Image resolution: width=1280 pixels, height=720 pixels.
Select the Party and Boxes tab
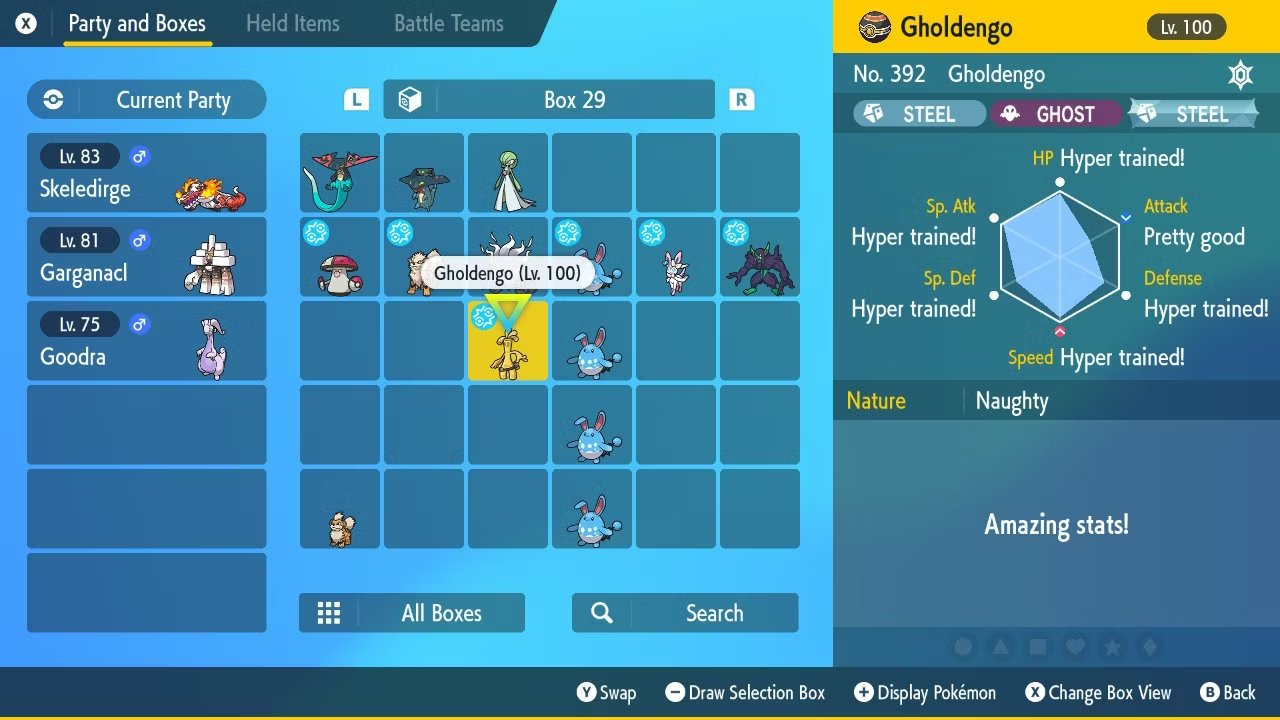137,23
